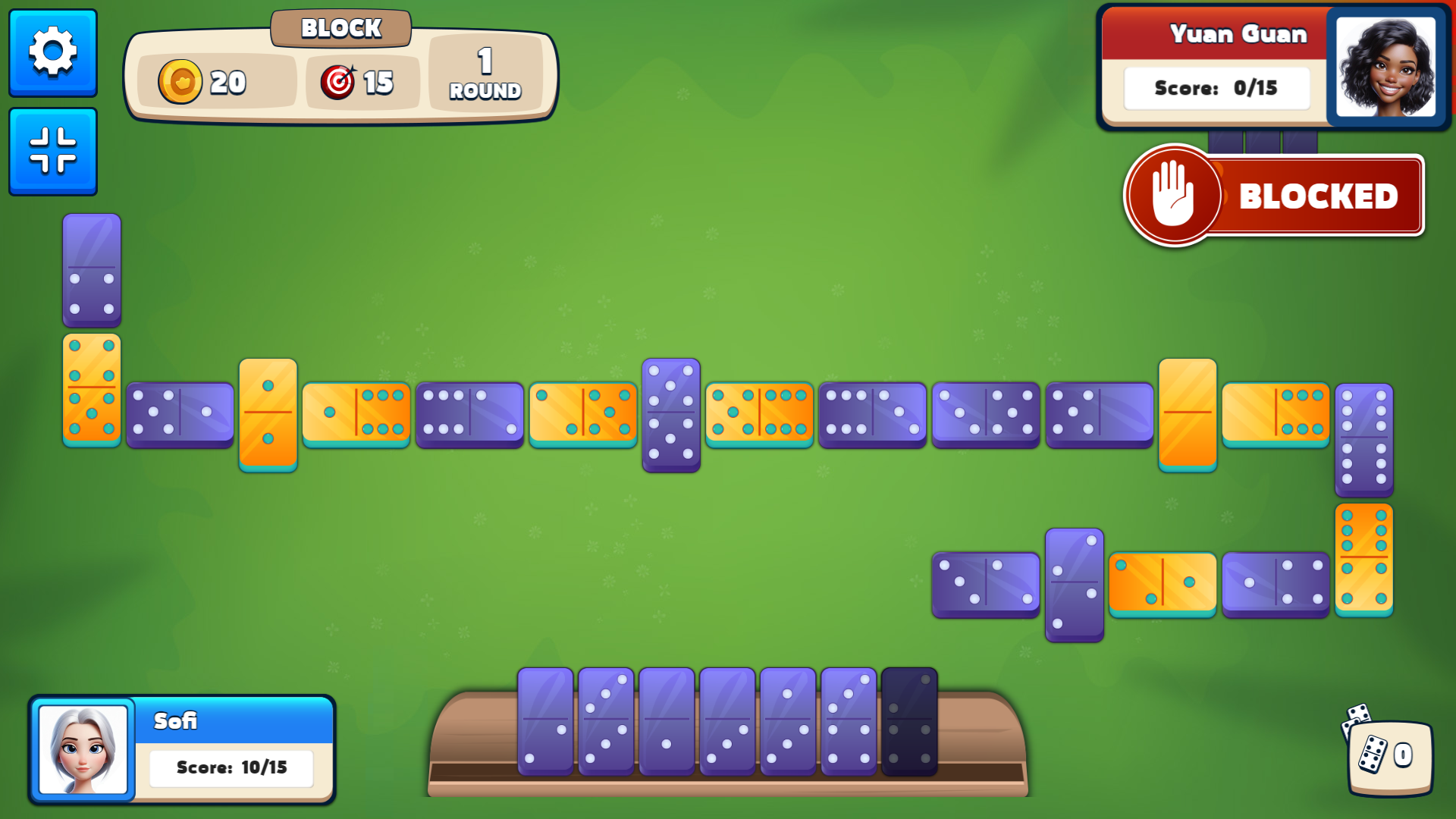Image resolution: width=1456 pixels, height=819 pixels.
Task: Open Sofi's player portrait
Action: (83, 749)
